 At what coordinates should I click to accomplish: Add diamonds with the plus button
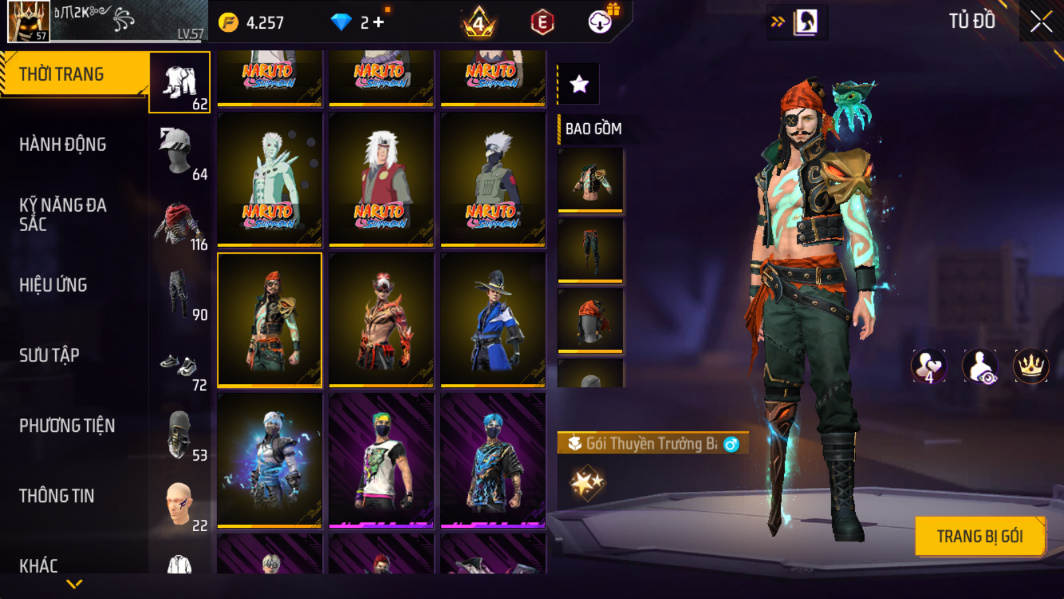click(378, 22)
